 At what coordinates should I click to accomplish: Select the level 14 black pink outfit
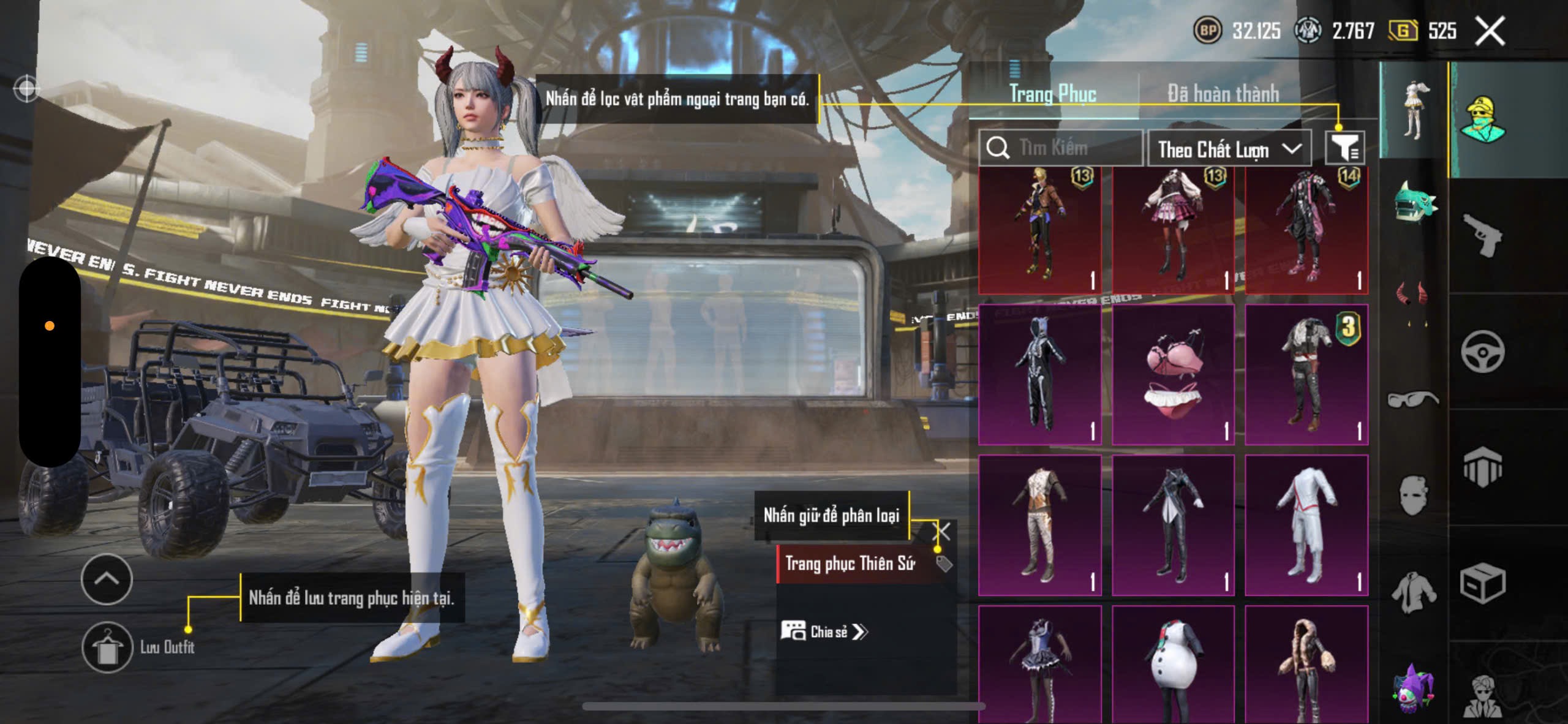[1306, 230]
